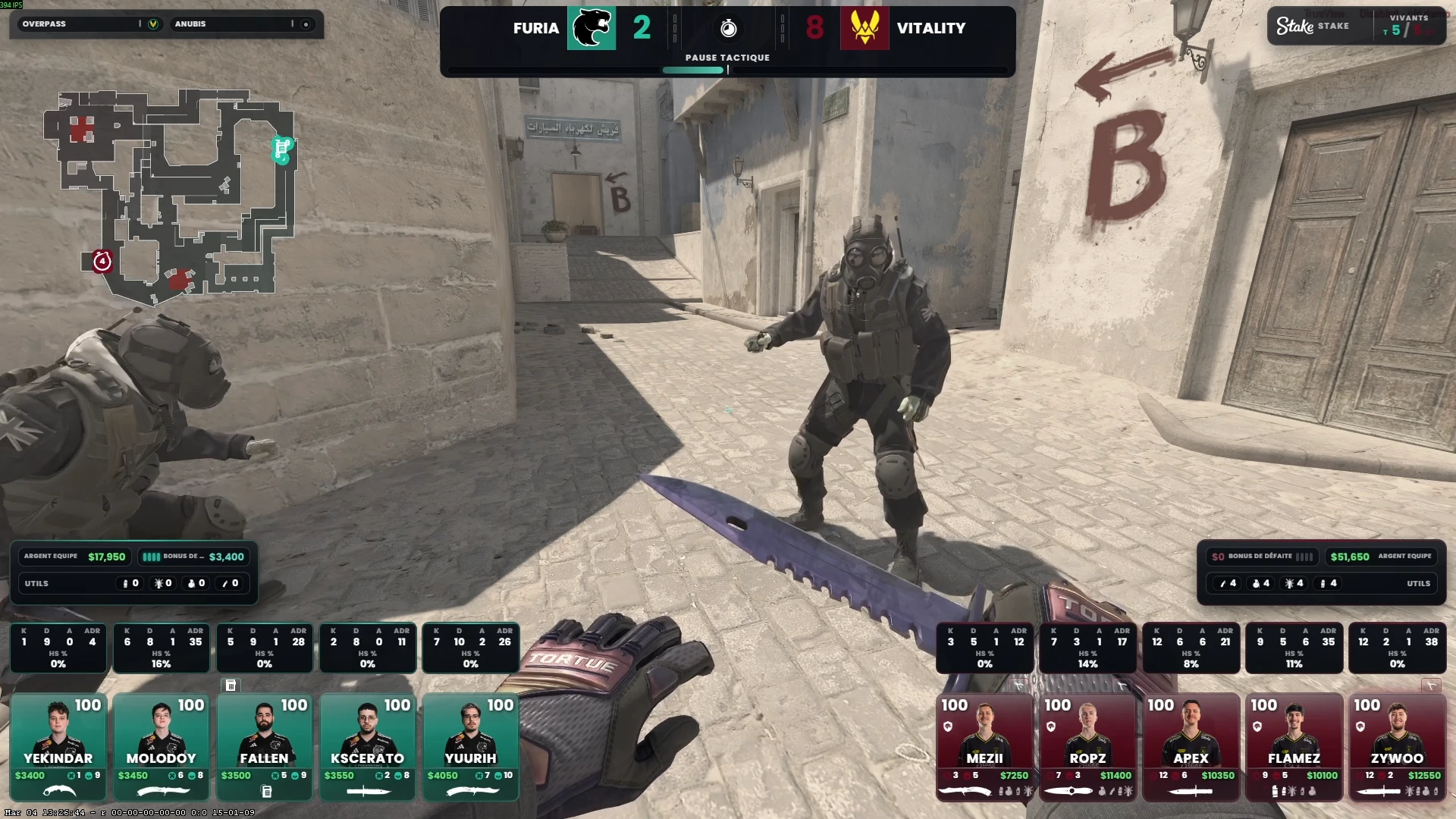Show FURIA's team utility panel
Viewport: 1456px width, 819px height.
133,583
